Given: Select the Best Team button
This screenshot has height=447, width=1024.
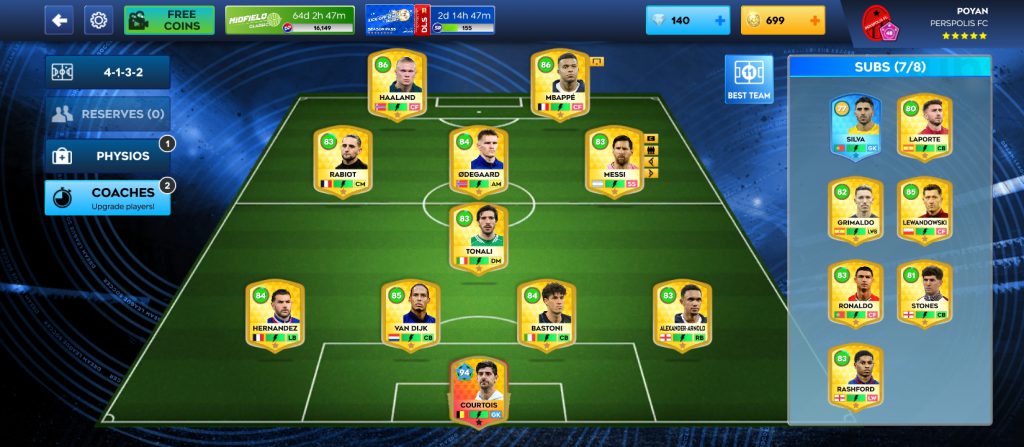Looking at the screenshot, I should tap(749, 79).
